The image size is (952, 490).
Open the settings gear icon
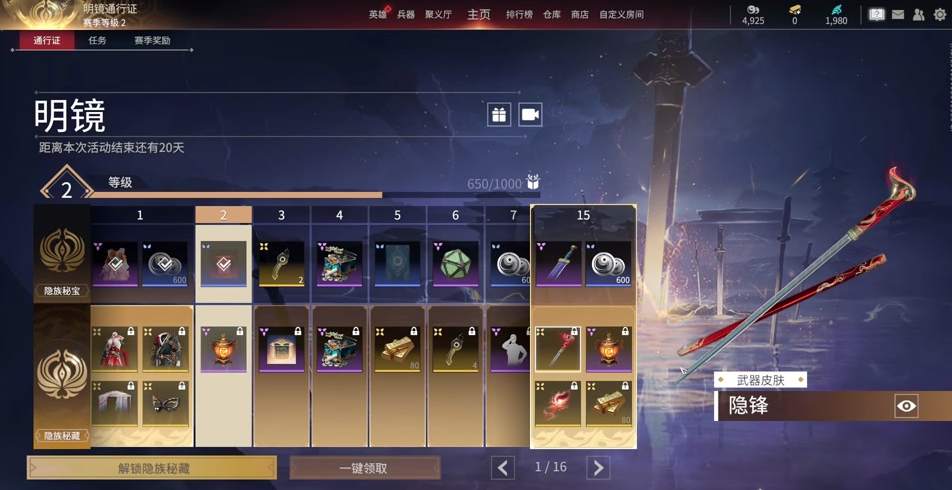pyautogui.click(x=939, y=14)
